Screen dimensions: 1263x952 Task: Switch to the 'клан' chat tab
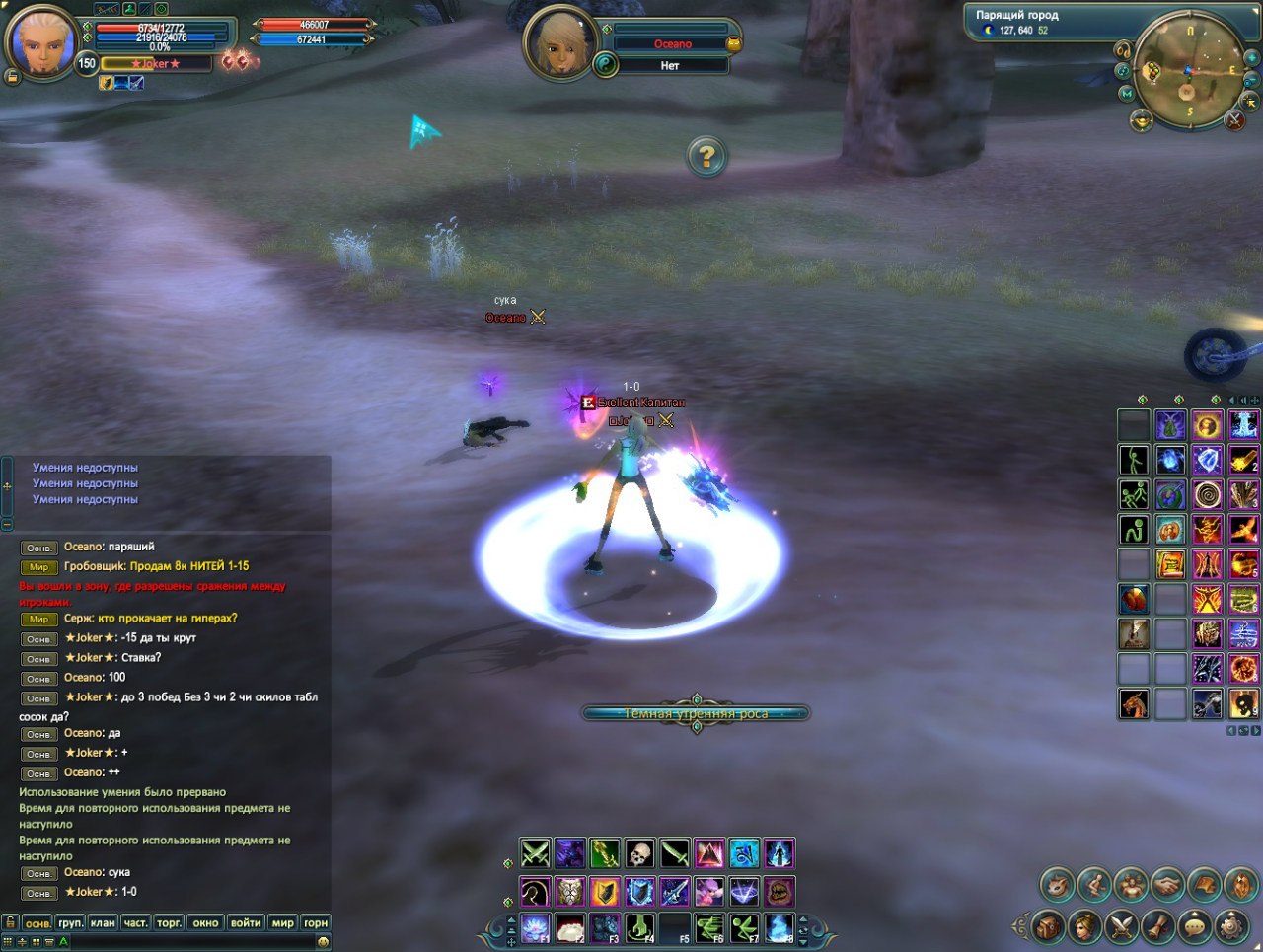(x=103, y=923)
